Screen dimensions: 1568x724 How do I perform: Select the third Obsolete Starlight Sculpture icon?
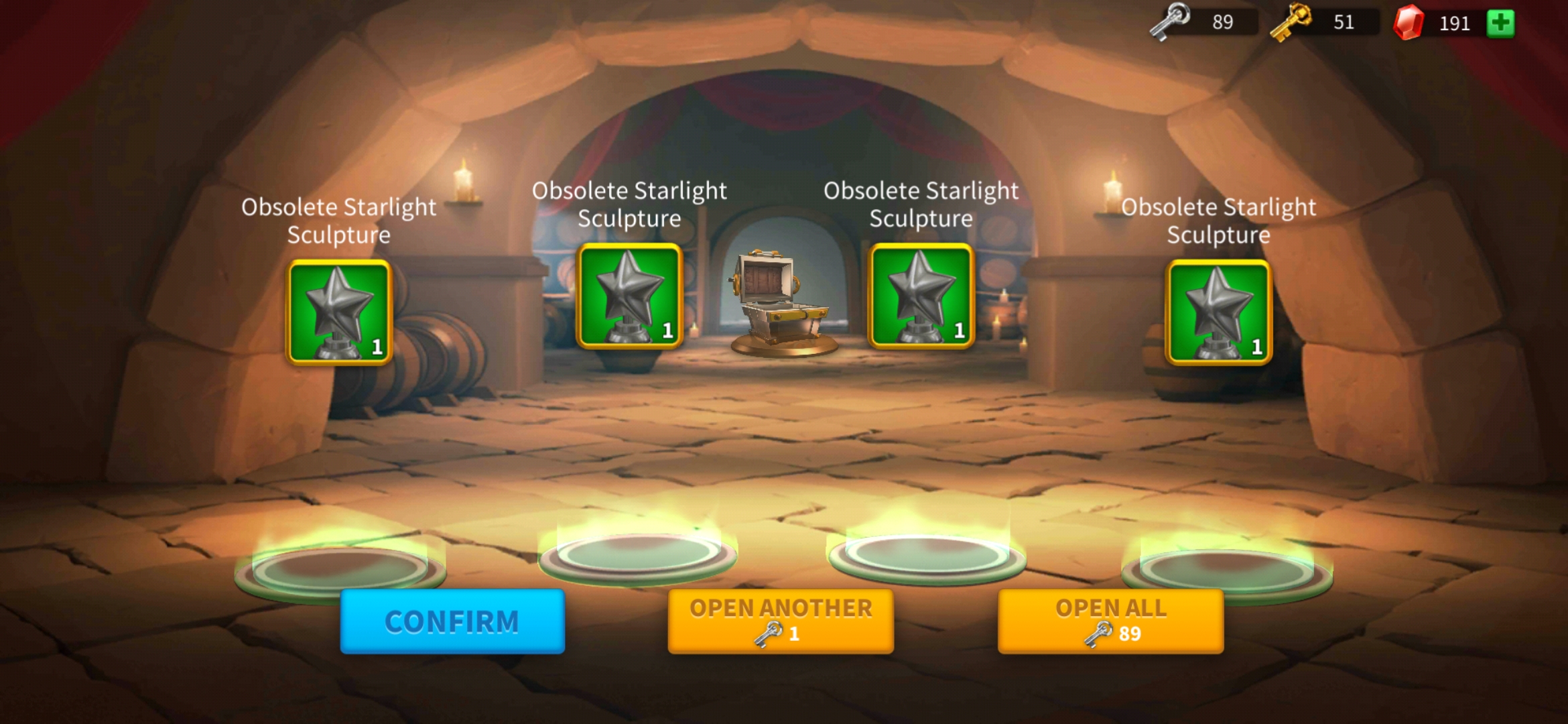pyautogui.click(x=922, y=295)
